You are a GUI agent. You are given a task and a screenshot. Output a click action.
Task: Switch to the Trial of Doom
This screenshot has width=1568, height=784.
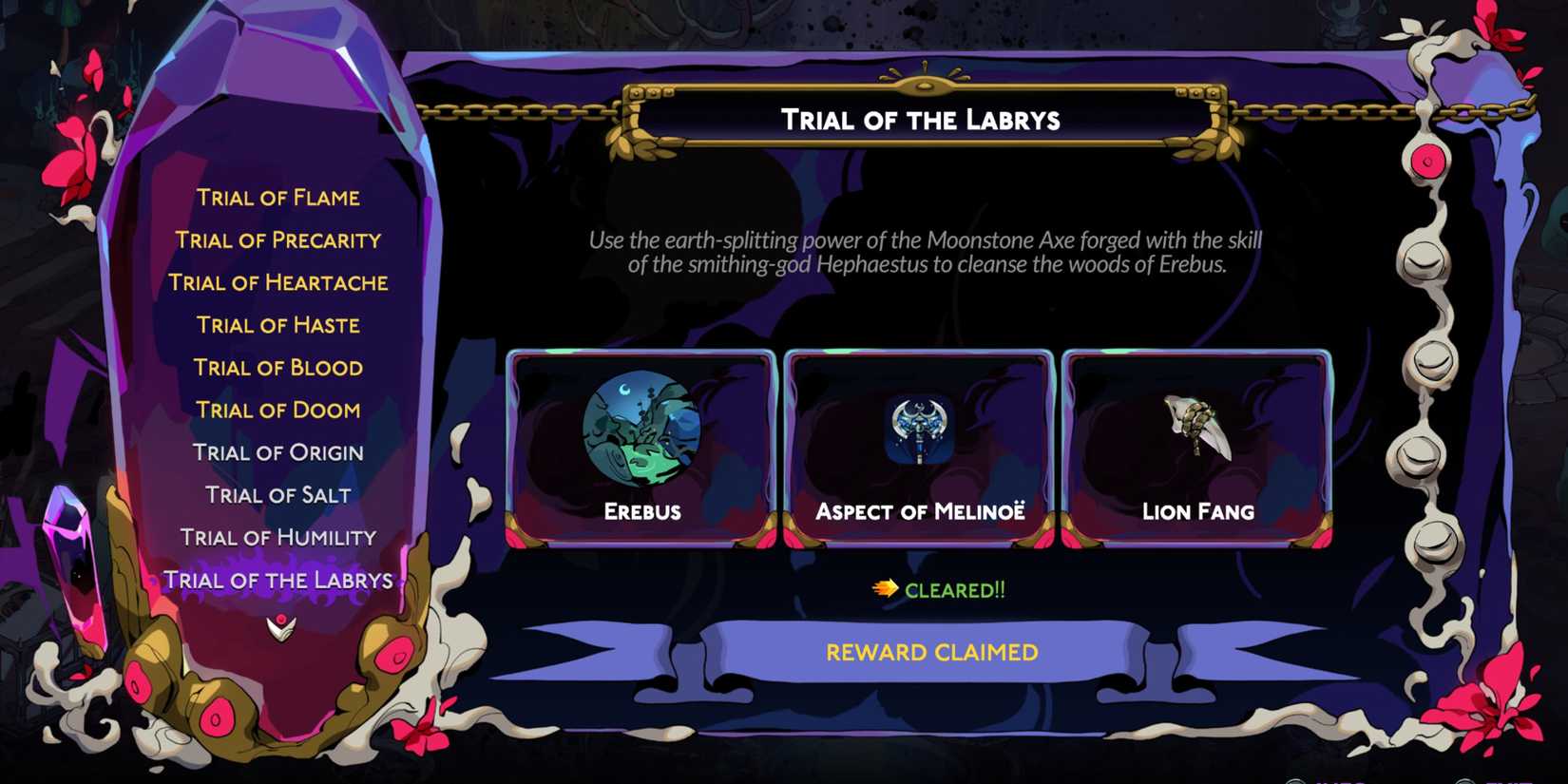coord(277,410)
